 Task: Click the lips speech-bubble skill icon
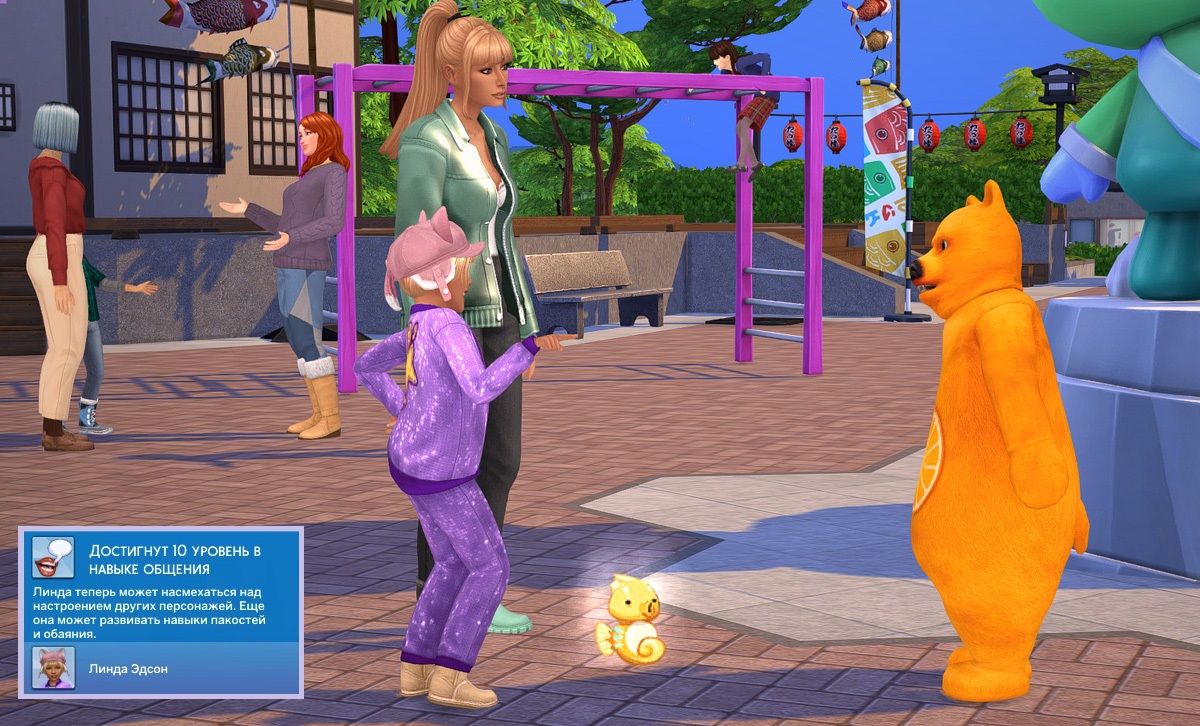pos(53,558)
